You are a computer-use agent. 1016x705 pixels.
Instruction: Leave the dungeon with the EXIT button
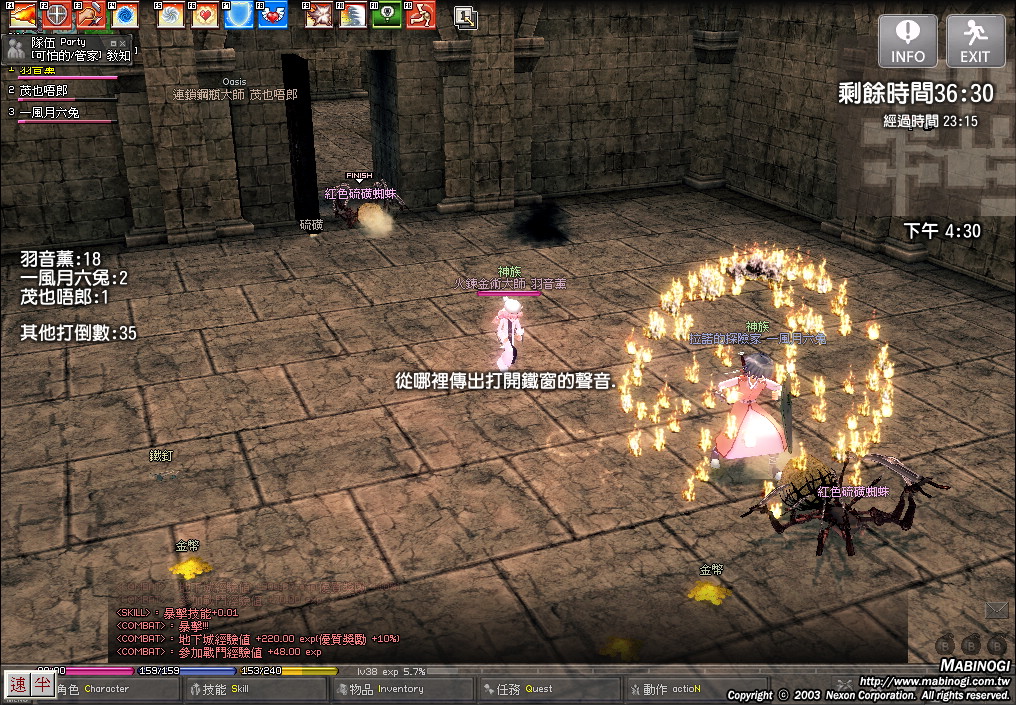pyautogui.click(x=975, y=41)
